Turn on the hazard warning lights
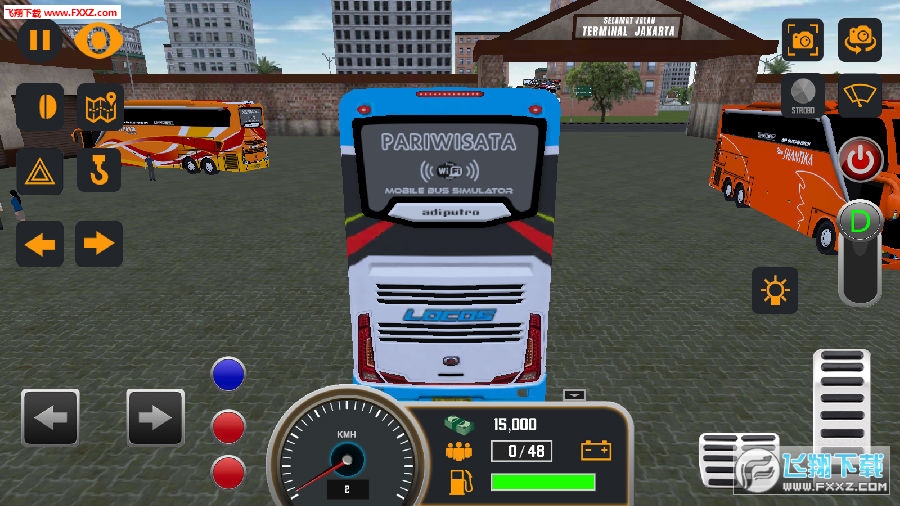 [x=40, y=171]
